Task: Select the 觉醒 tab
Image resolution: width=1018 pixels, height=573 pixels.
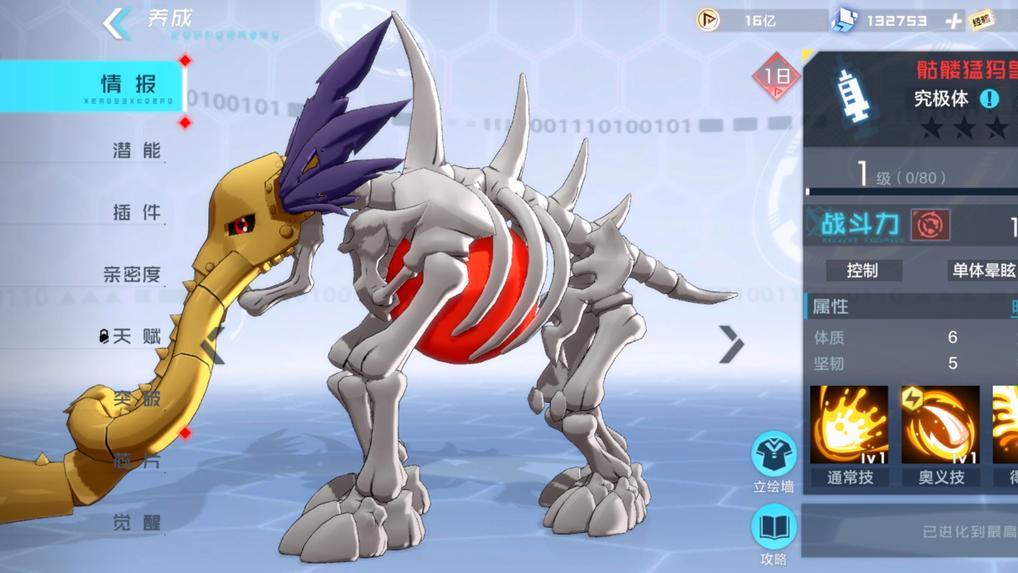Action: point(136,522)
